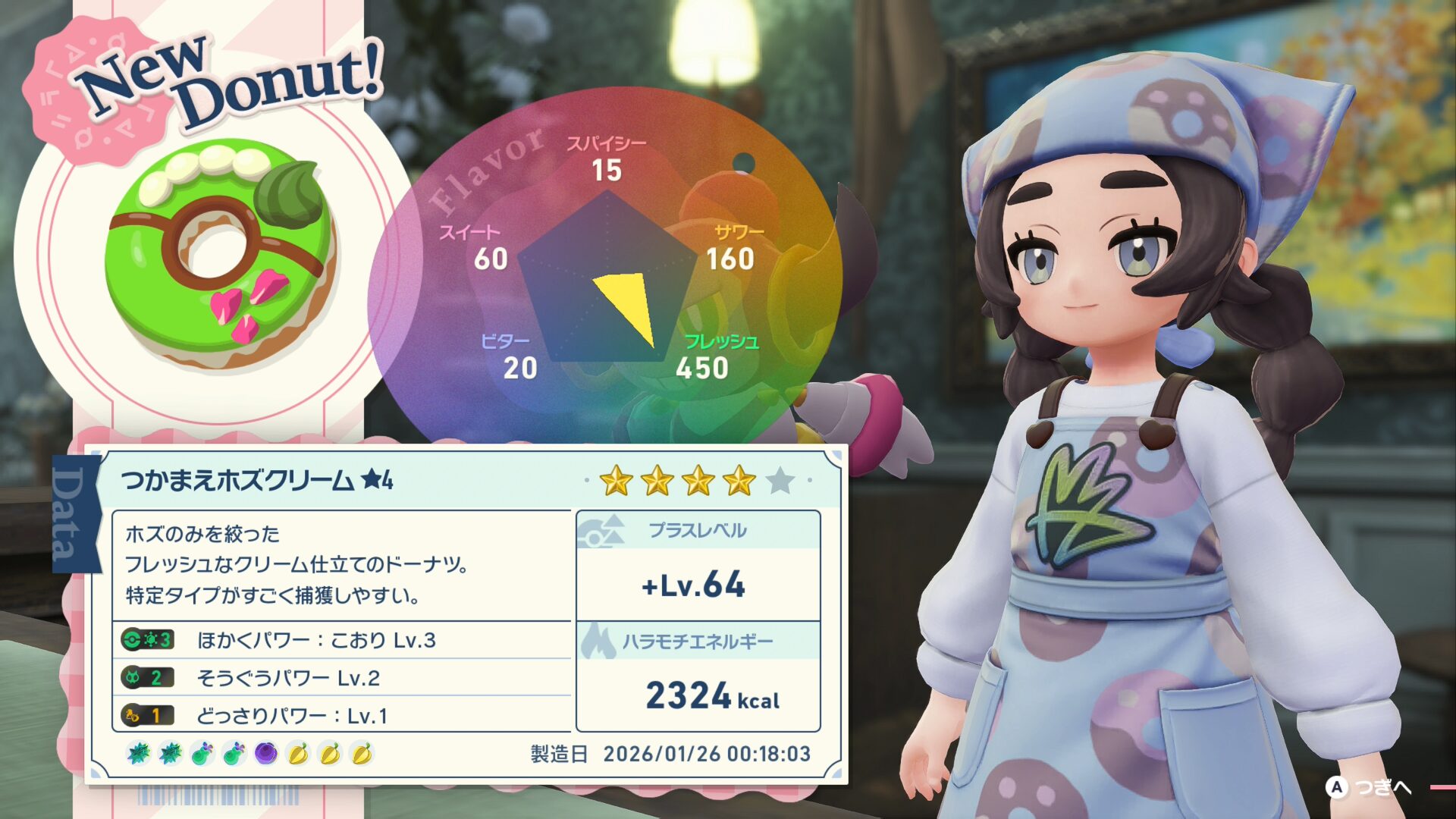Select the どっさりパワー Lv.1 row
The width and height of the screenshot is (1456, 819).
point(341,715)
